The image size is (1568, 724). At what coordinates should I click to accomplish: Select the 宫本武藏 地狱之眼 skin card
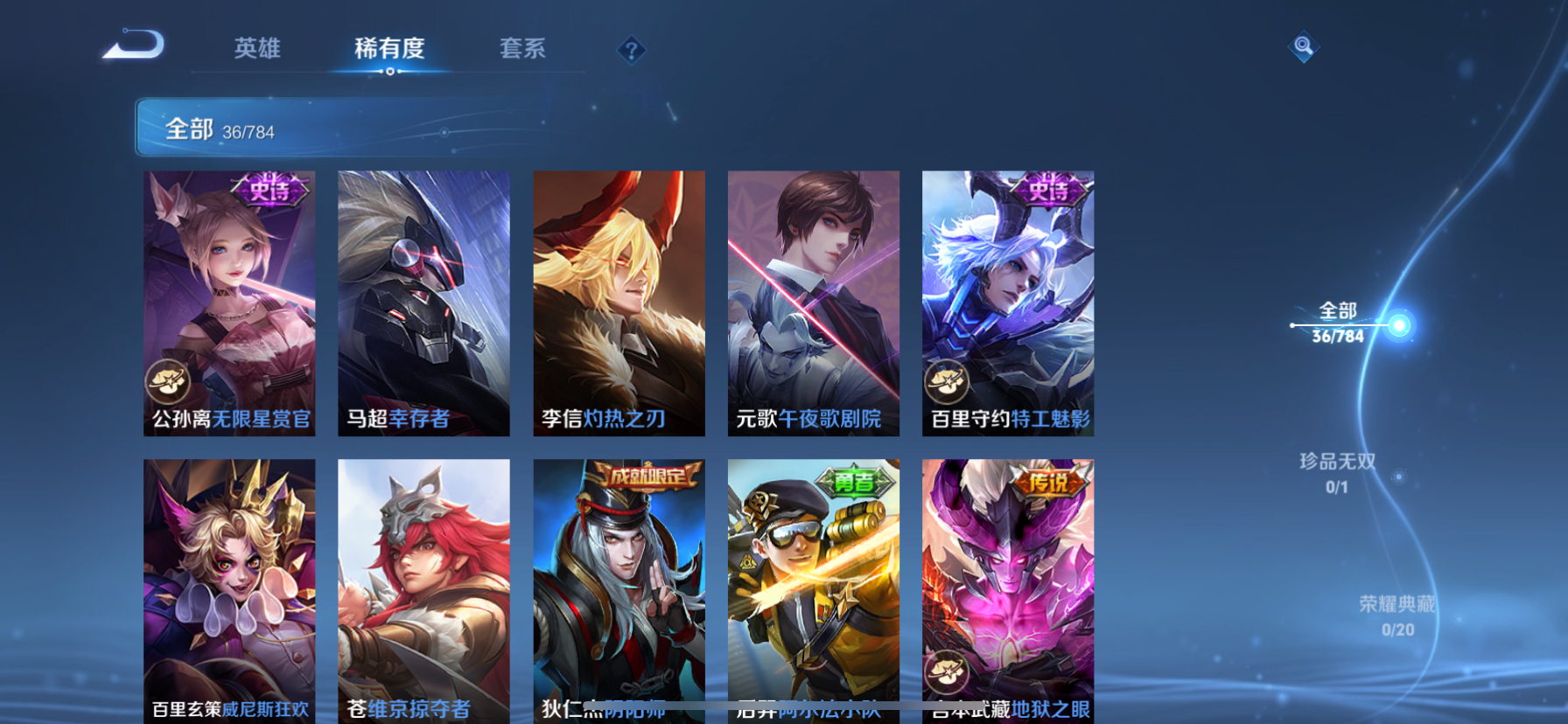[x=1007, y=590]
